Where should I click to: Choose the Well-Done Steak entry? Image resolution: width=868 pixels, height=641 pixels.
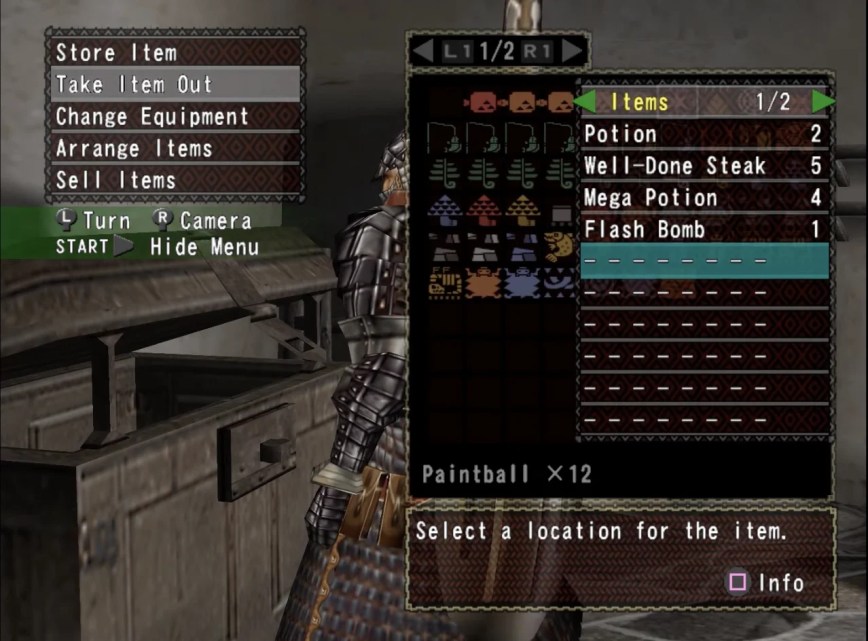click(703, 166)
